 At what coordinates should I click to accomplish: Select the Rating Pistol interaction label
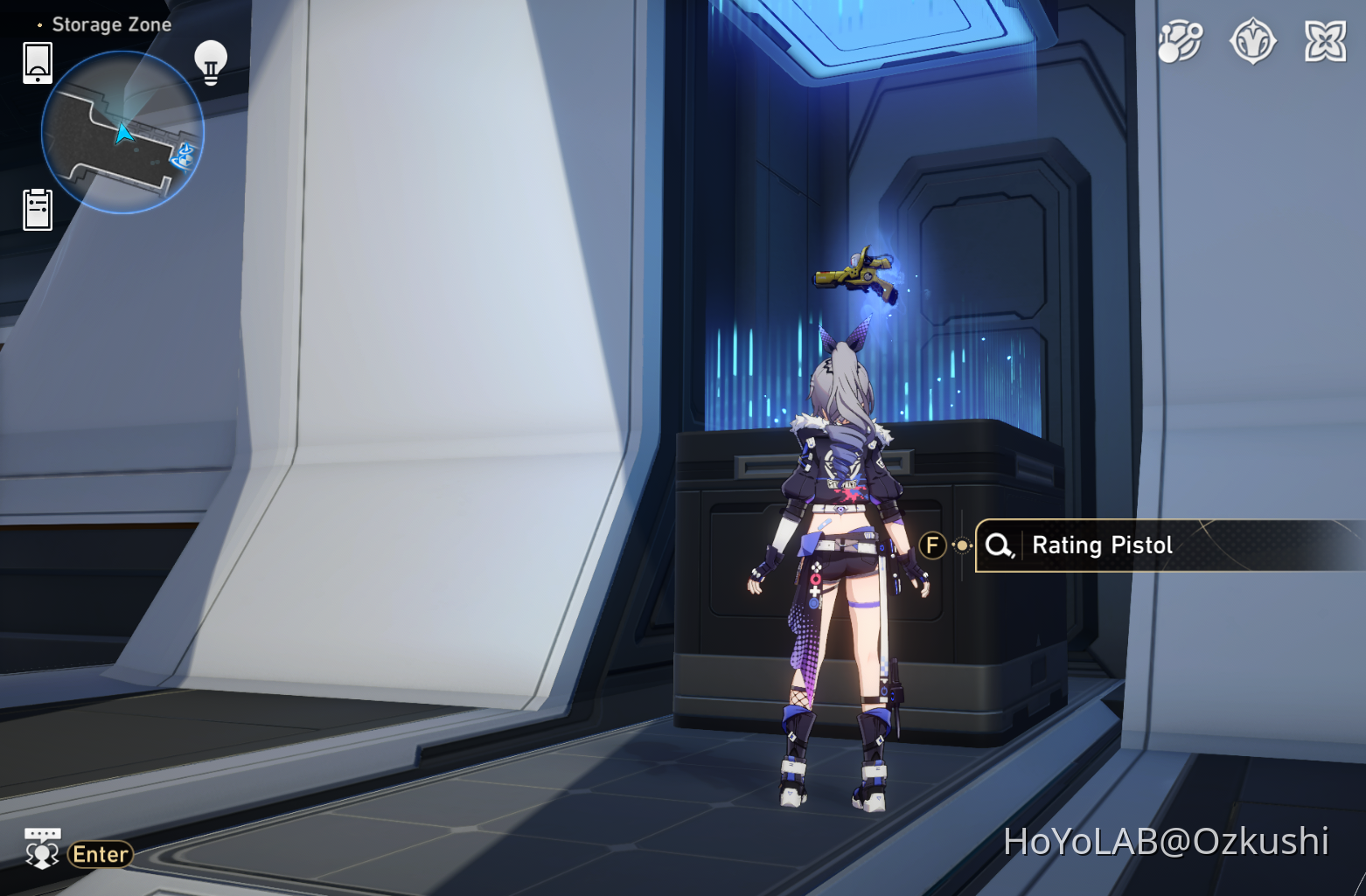coord(1103,545)
